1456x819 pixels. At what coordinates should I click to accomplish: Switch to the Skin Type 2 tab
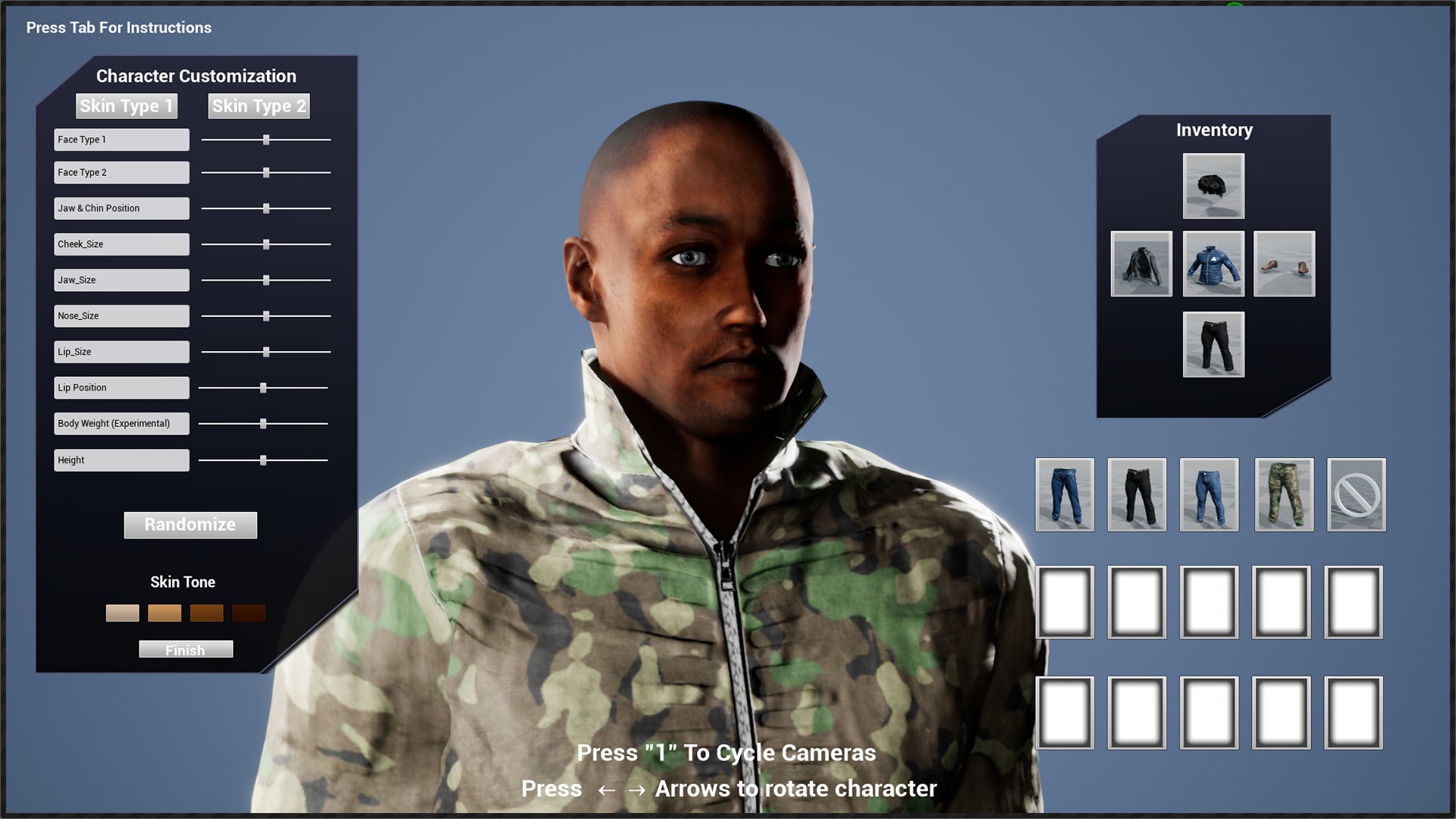259,106
